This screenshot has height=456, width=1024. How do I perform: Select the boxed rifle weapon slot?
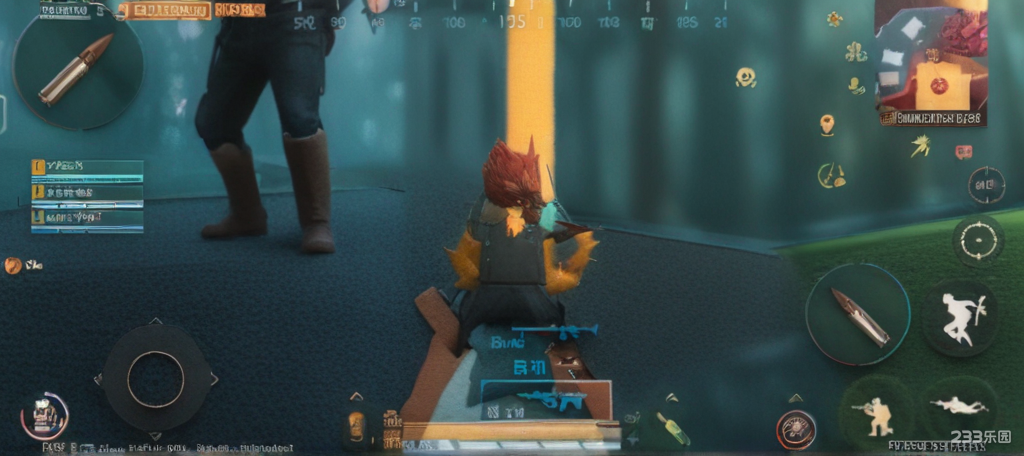pyautogui.click(x=545, y=399)
